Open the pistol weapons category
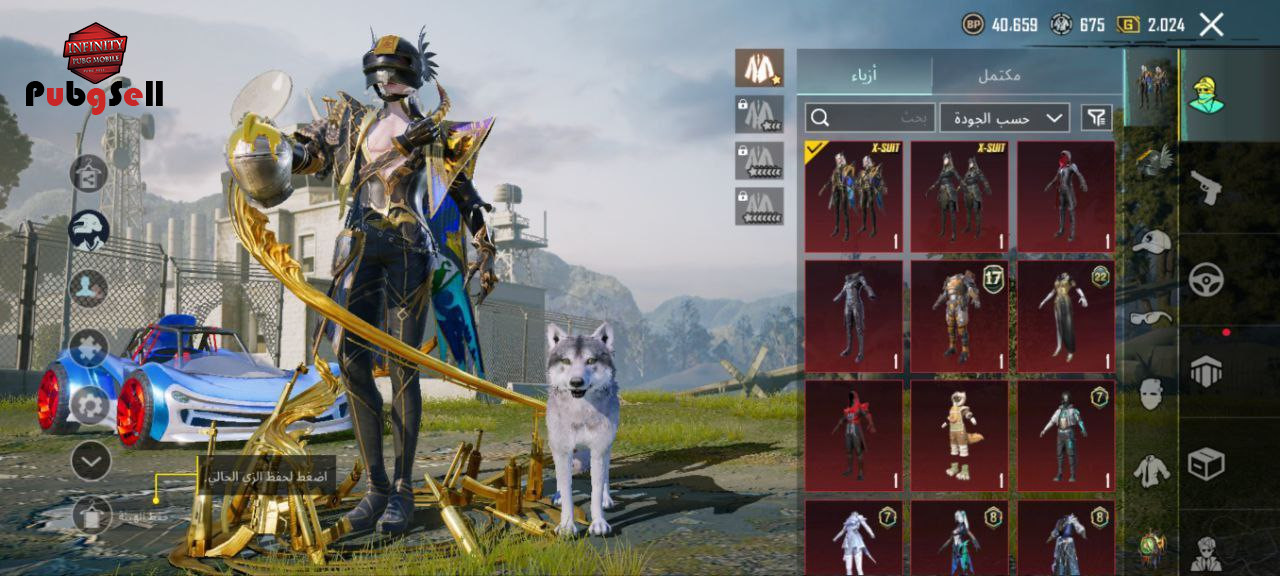1280x576 pixels. point(1206,187)
